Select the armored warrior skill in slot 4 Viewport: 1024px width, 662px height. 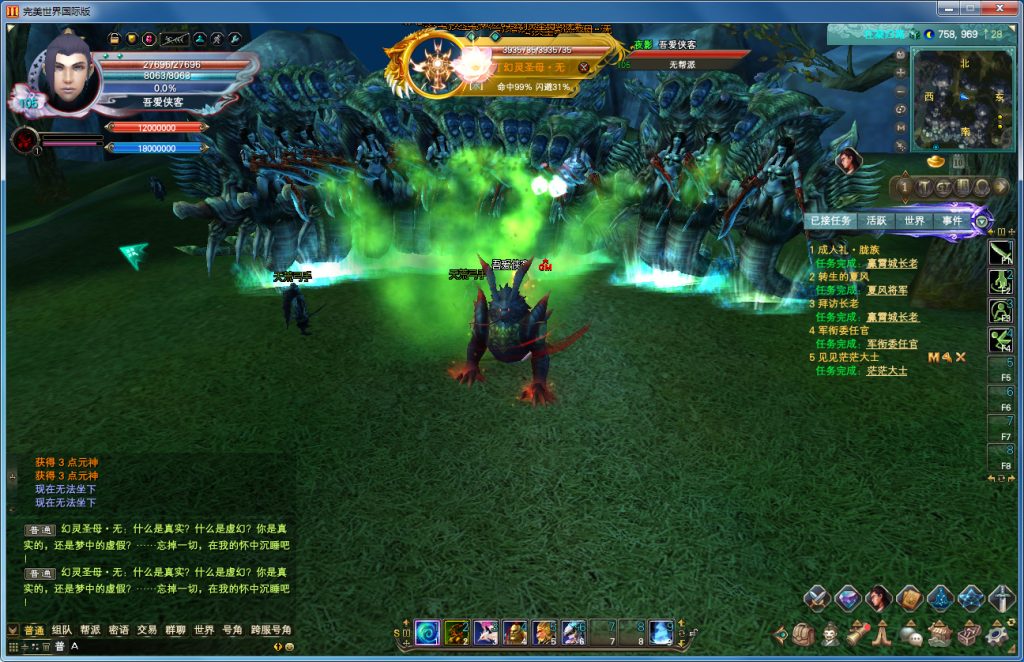click(515, 632)
